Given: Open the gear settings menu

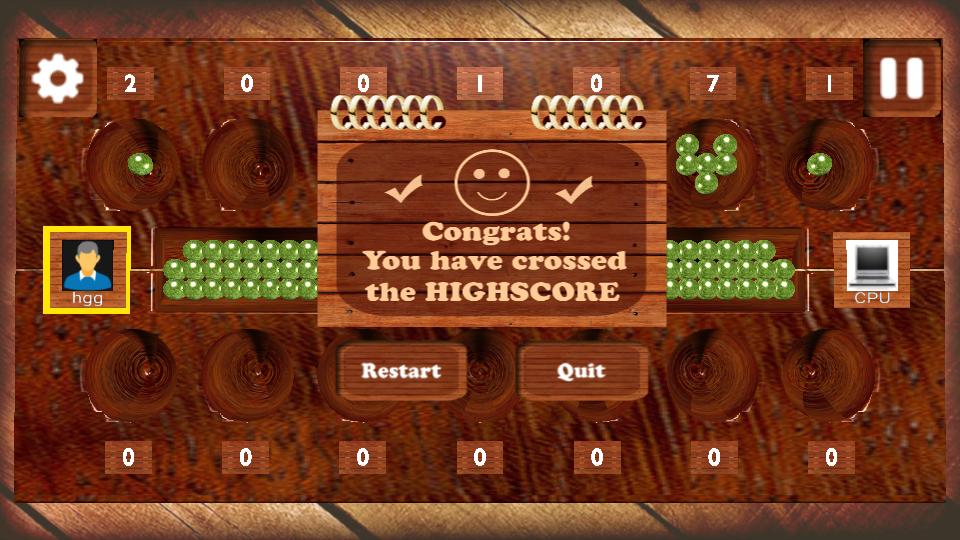Looking at the screenshot, I should pyautogui.click(x=57, y=78).
